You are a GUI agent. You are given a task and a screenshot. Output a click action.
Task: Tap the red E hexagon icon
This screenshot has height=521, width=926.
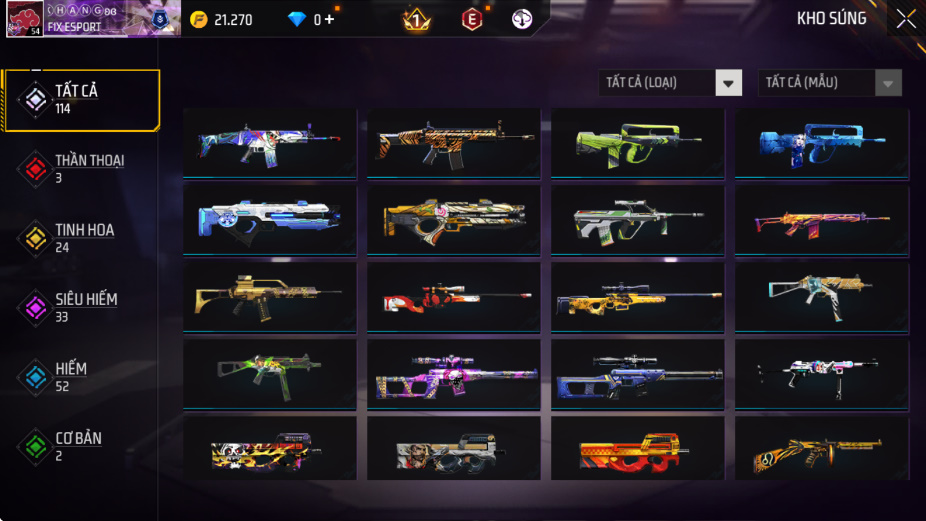[471, 19]
